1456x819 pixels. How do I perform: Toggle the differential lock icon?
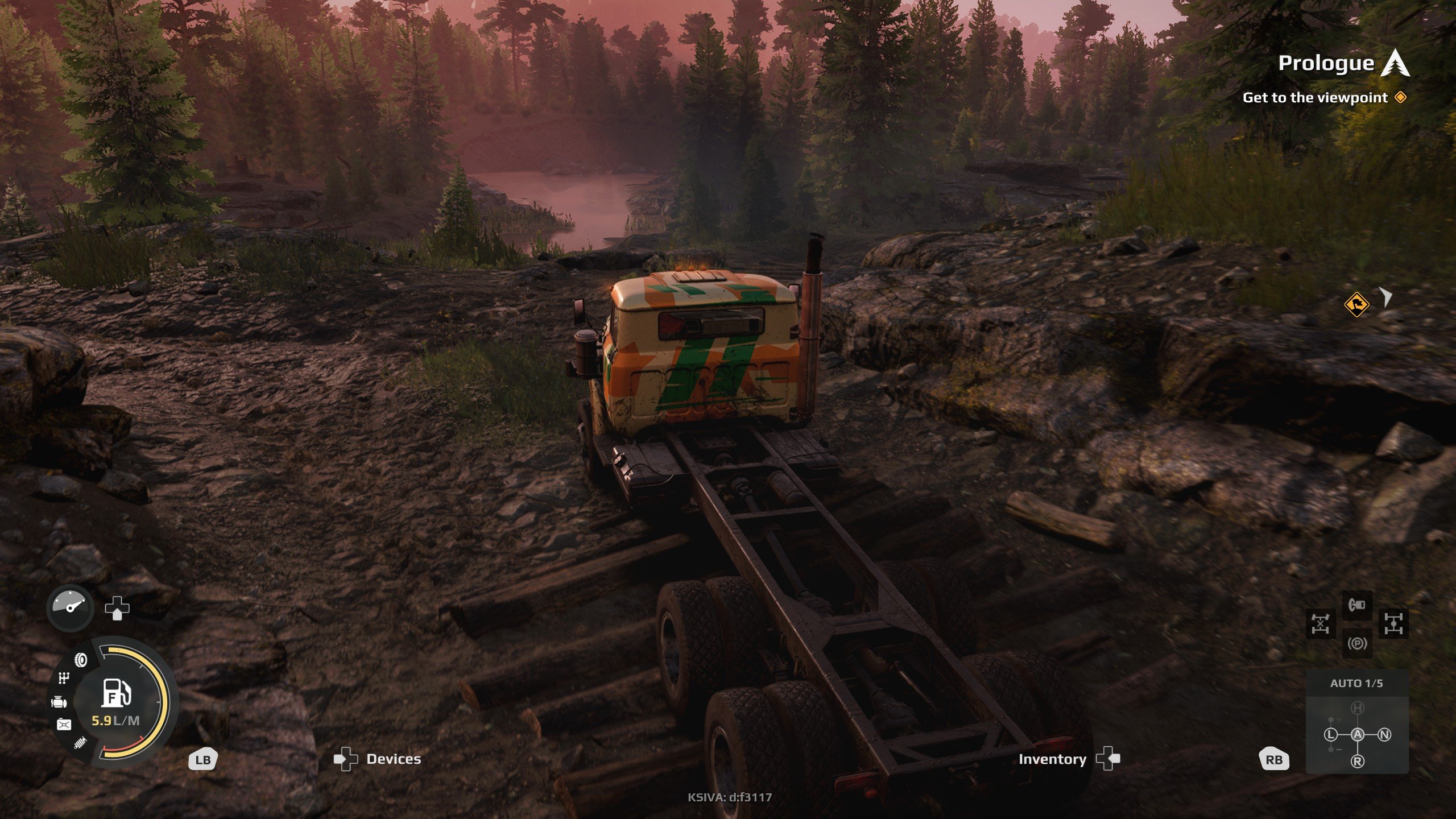pos(1320,624)
